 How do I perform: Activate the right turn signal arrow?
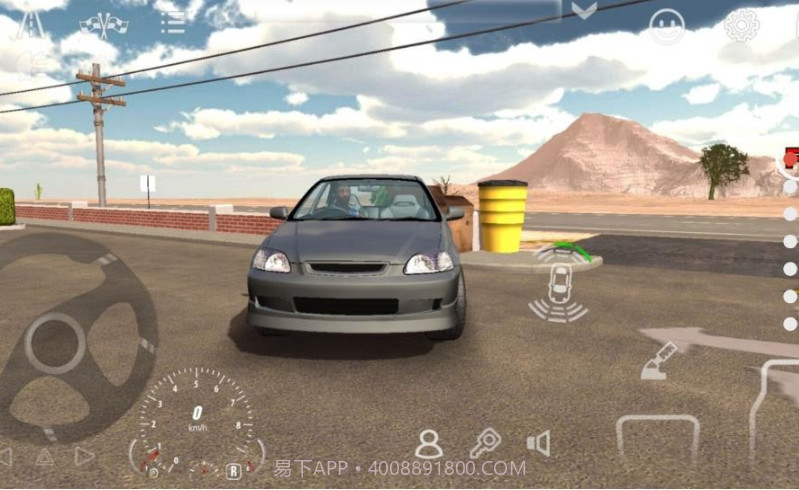[x=85, y=457]
